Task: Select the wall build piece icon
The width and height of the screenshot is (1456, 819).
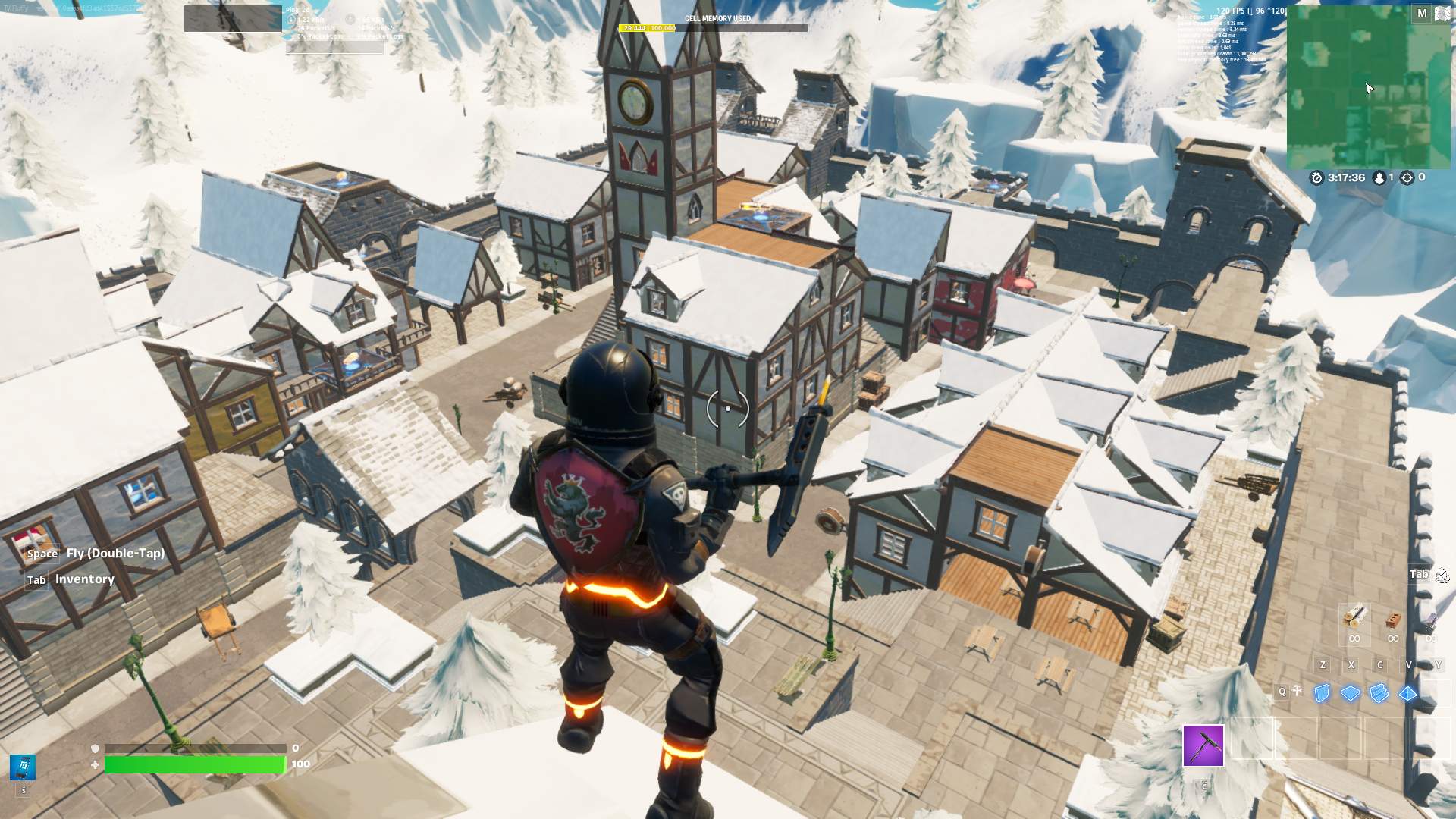Action: tap(1321, 692)
